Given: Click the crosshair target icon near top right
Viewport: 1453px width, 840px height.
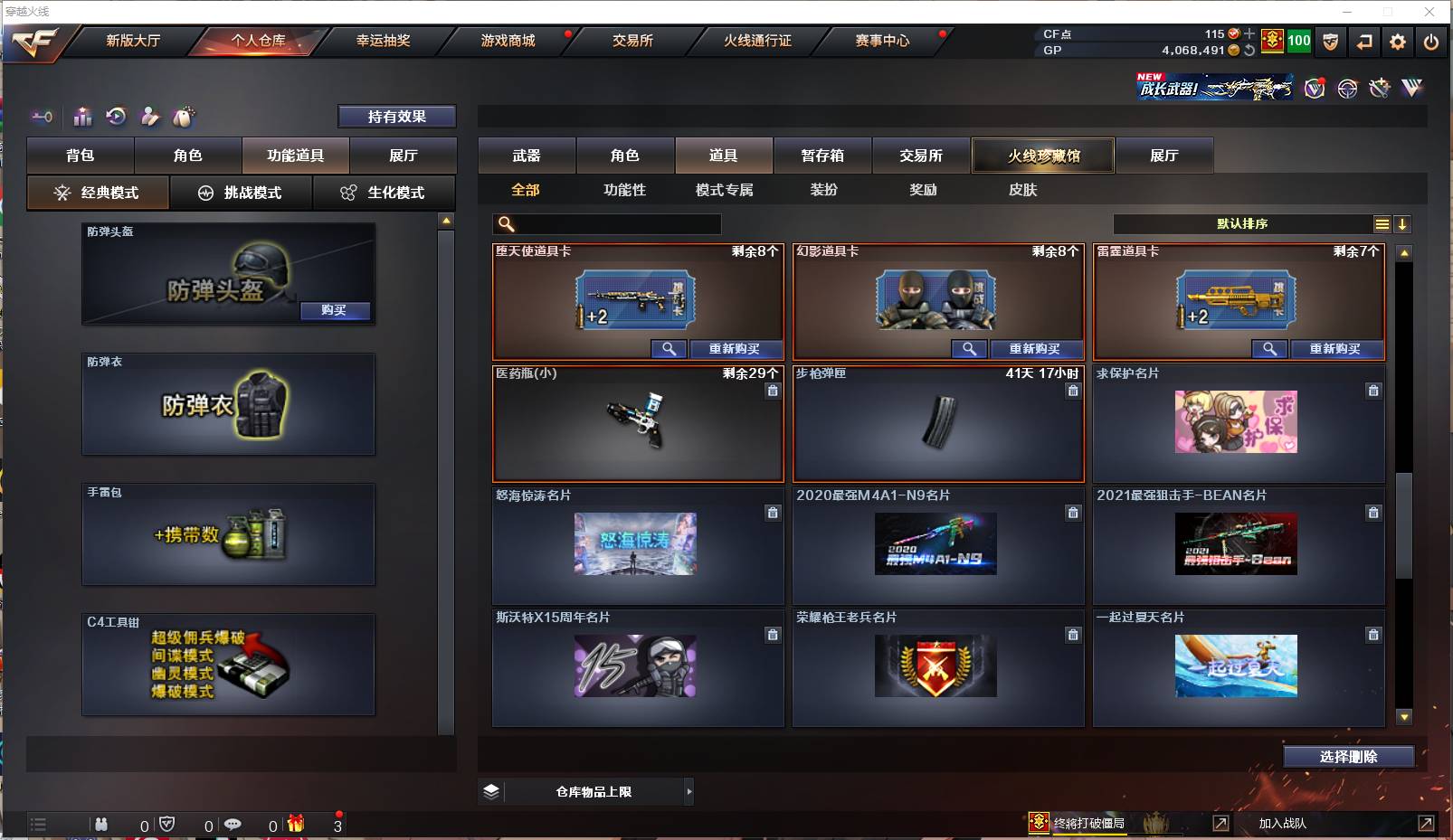Looking at the screenshot, I should click(1347, 89).
